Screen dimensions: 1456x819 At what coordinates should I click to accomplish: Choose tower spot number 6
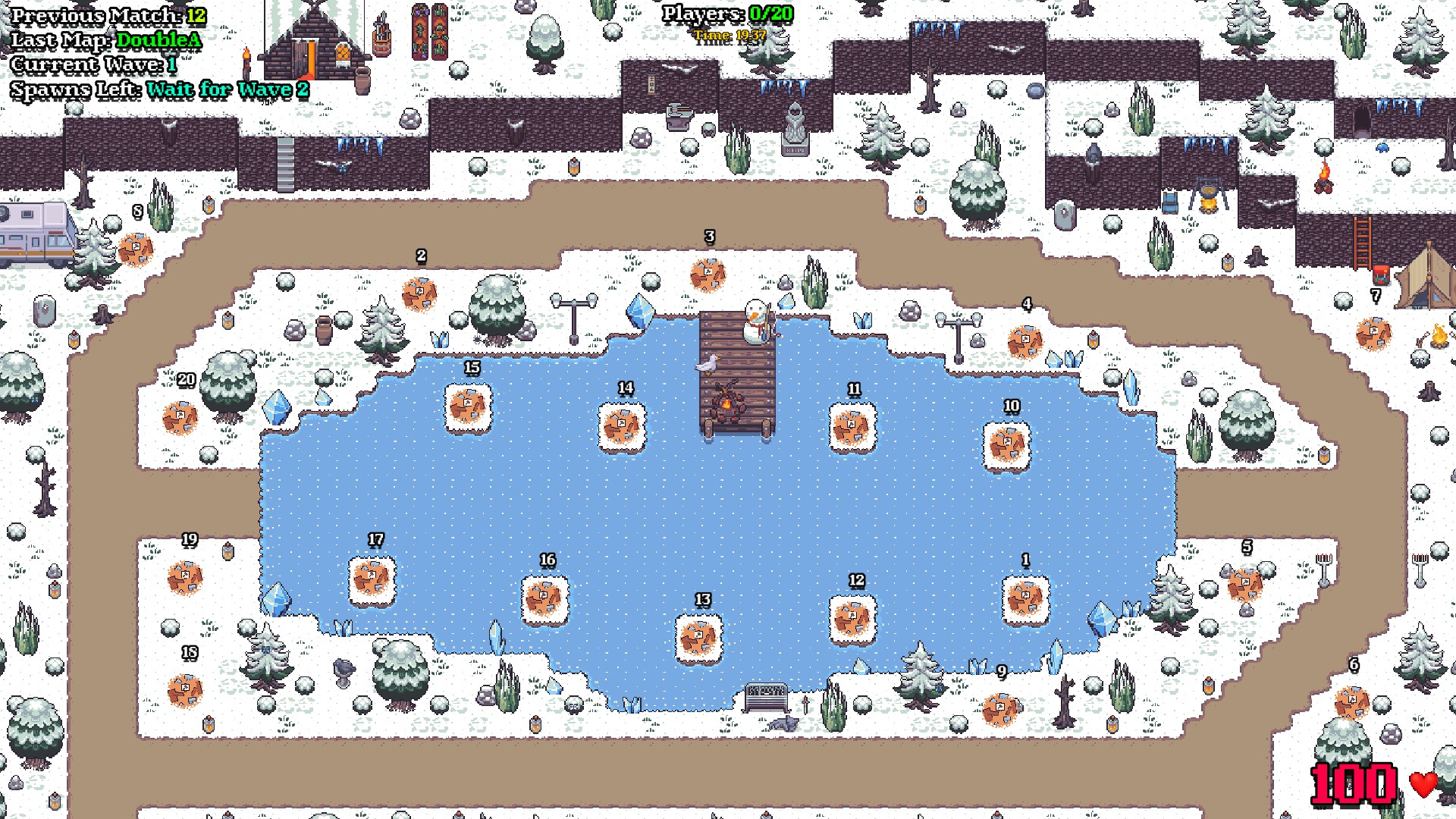[1351, 702]
